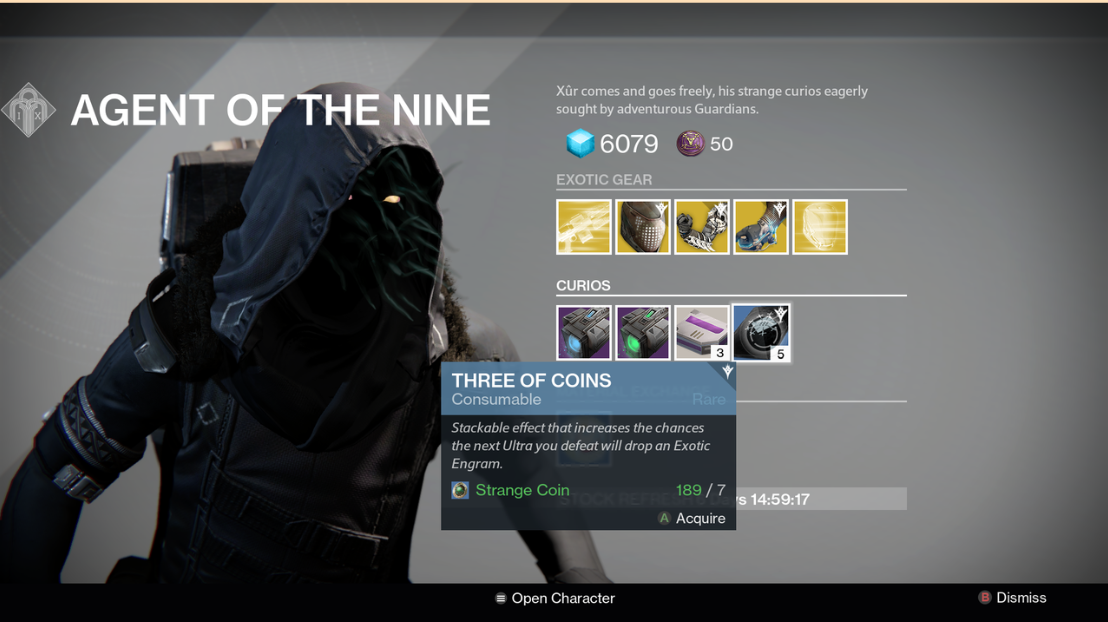Select the faded exotic helmet engram slot
The width and height of the screenshot is (1108, 622).
[x=820, y=227]
